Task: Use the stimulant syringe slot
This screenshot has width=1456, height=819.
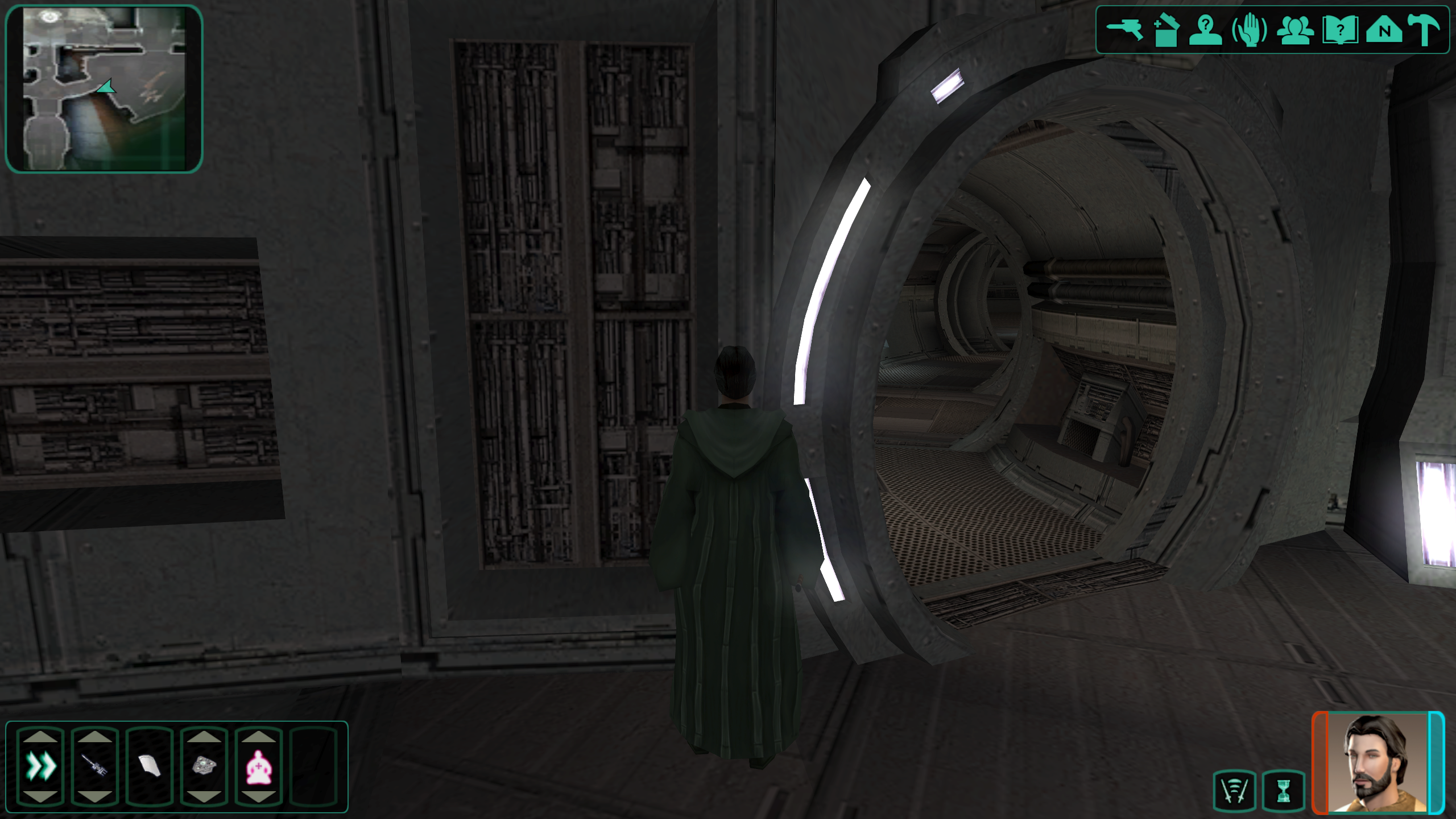Action: [x=95, y=766]
